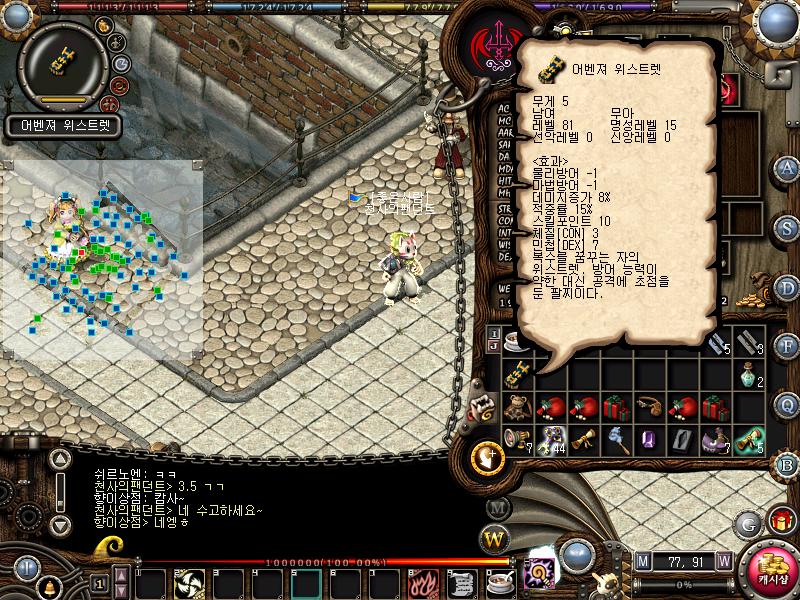Open the 캐시샵 cash shop
Viewport: 800px width, 600px height.
pos(771,566)
